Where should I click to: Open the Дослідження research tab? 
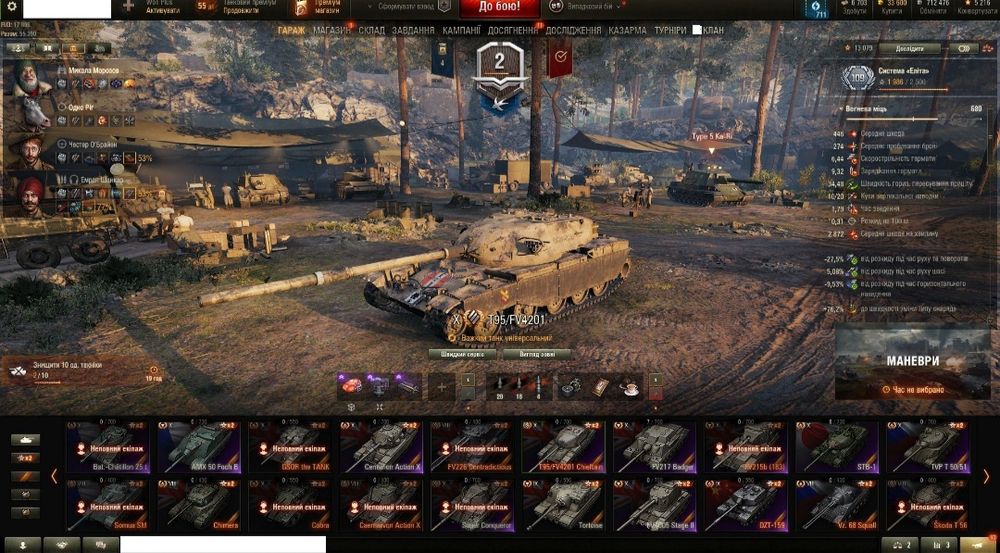point(574,31)
